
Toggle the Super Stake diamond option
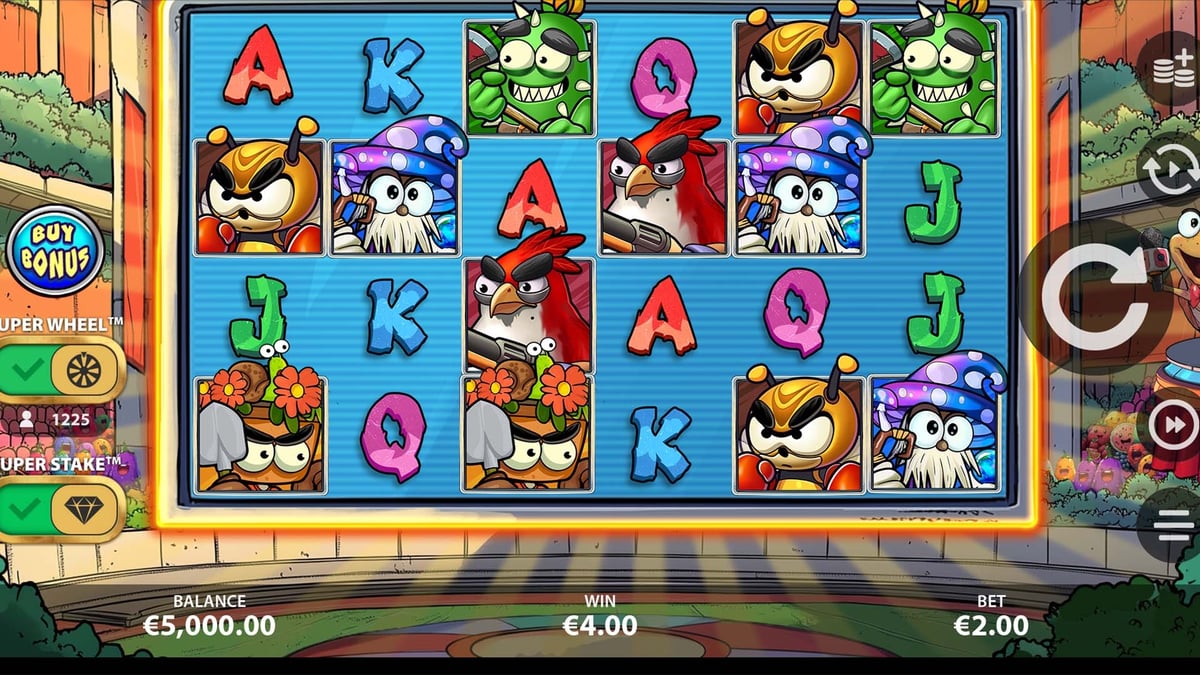click(58, 509)
